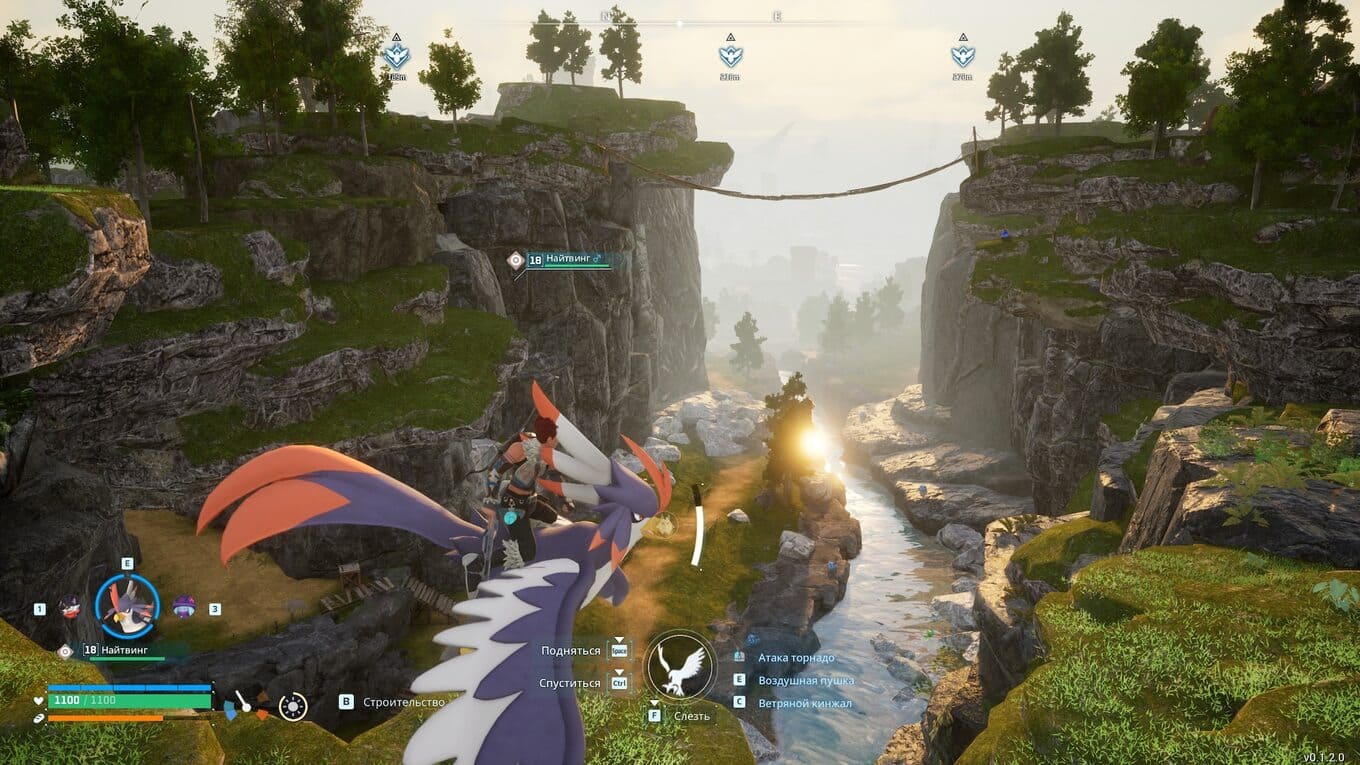Switch to the purple party pal icon
The height and width of the screenshot is (765, 1360).
pyautogui.click(x=184, y=607)
